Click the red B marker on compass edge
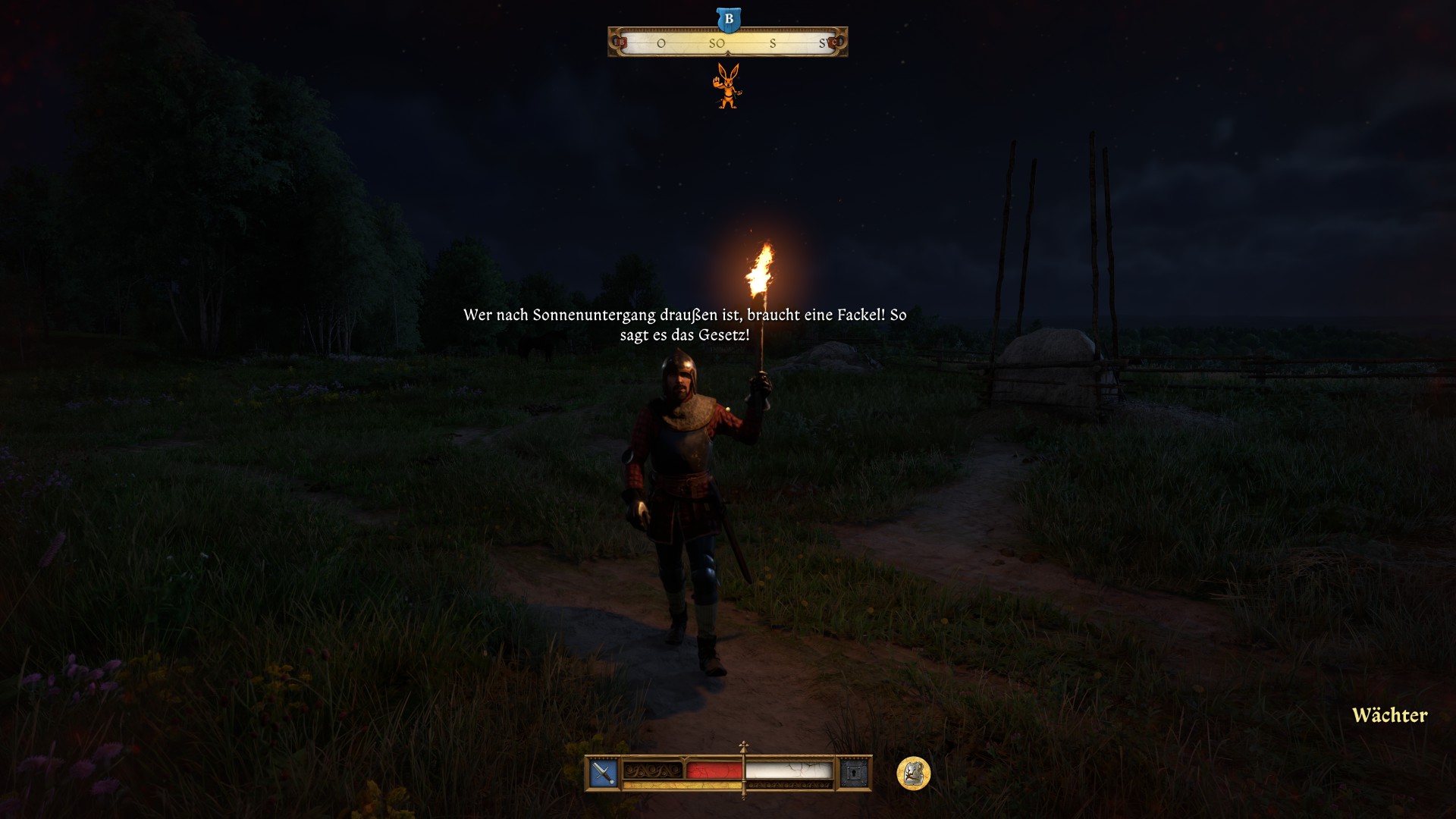1456x819 pixels. tap(621, 42)
